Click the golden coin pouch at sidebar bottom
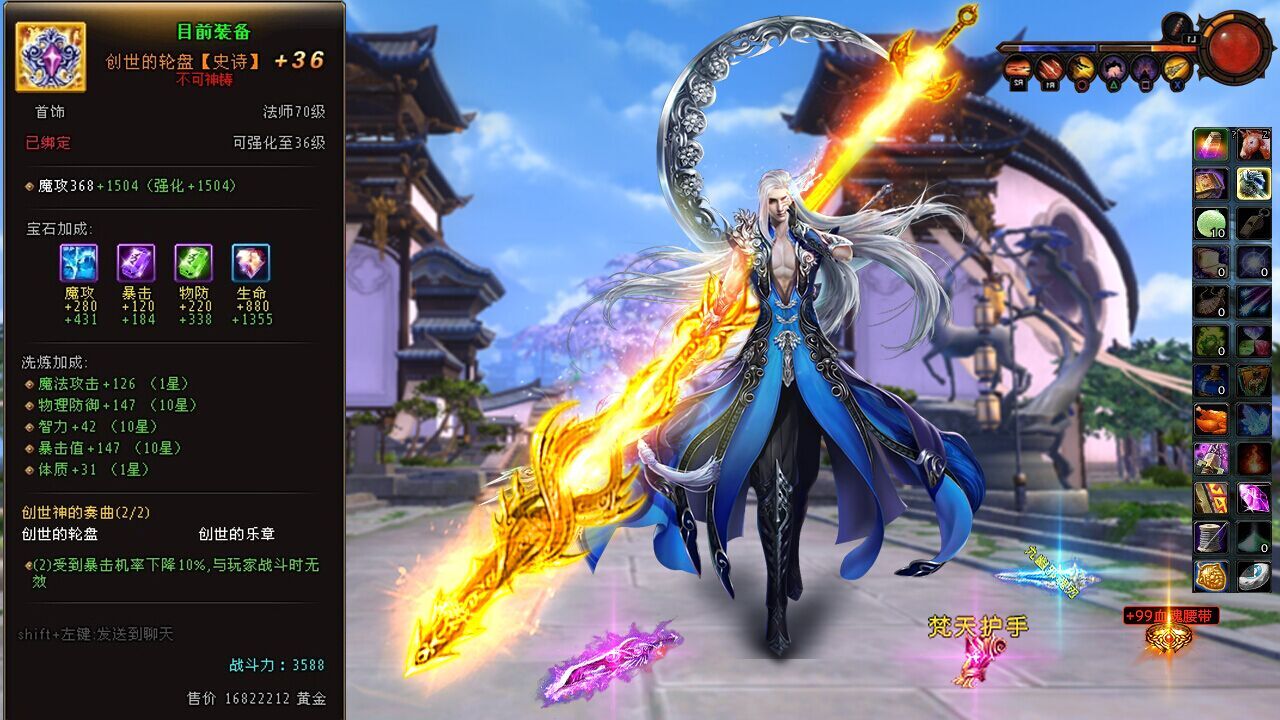The width and height of the screenshot is (1280, 720). tap(1213, 578)
